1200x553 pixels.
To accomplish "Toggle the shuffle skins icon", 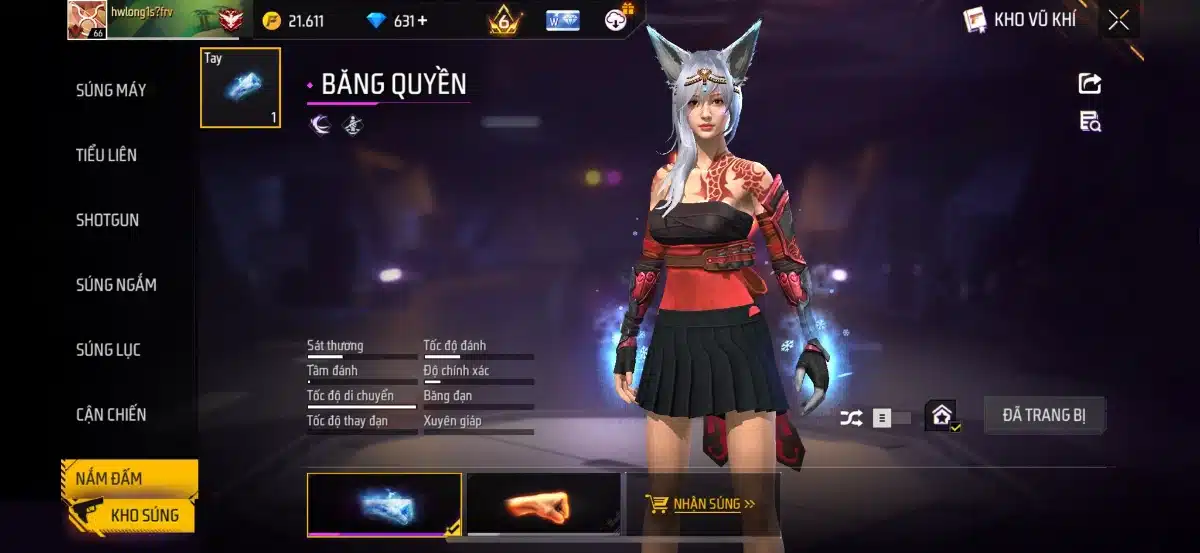I will 851,418.
